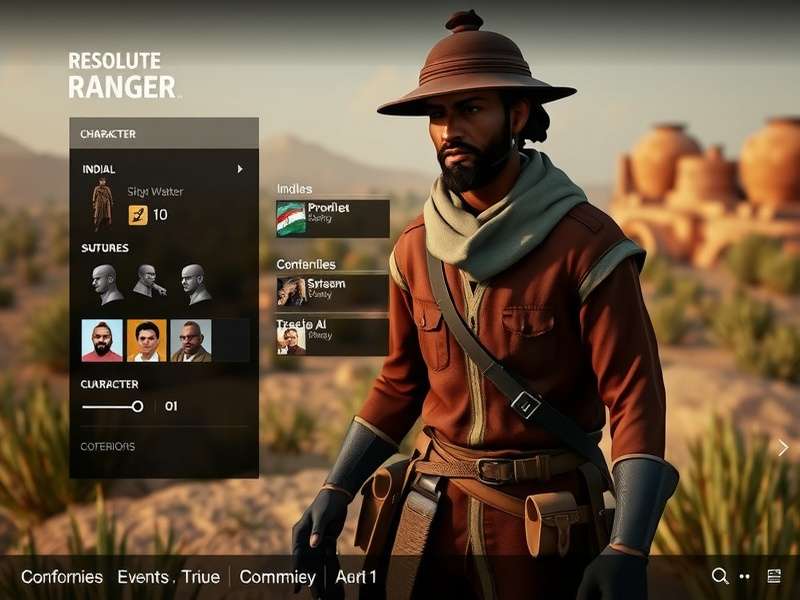This screenshot has width=800, height=600.
Task: Select the bald head sculpt wearing glasses
Action: click(x=193, y=283)
